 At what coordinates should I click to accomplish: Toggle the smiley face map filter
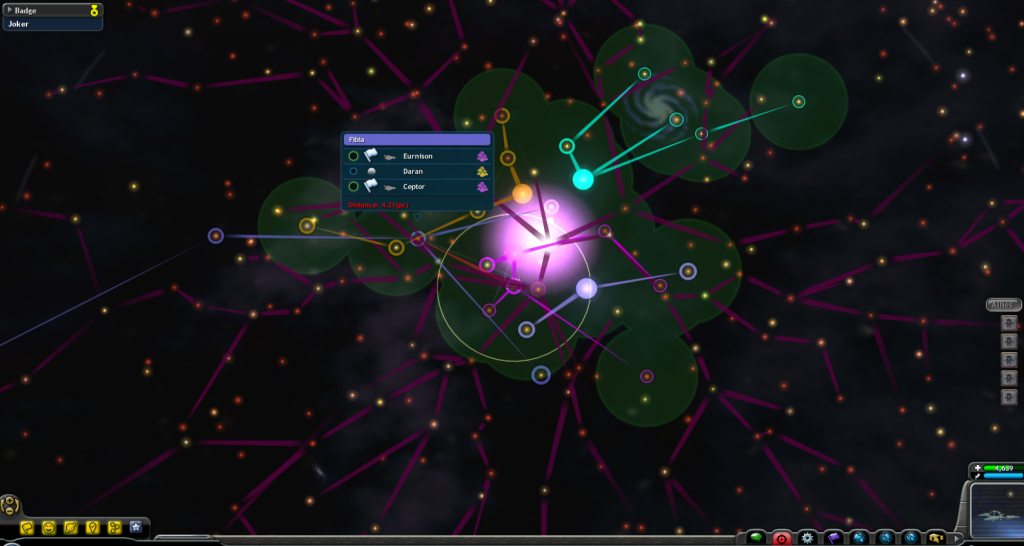[x=49, y=527]
